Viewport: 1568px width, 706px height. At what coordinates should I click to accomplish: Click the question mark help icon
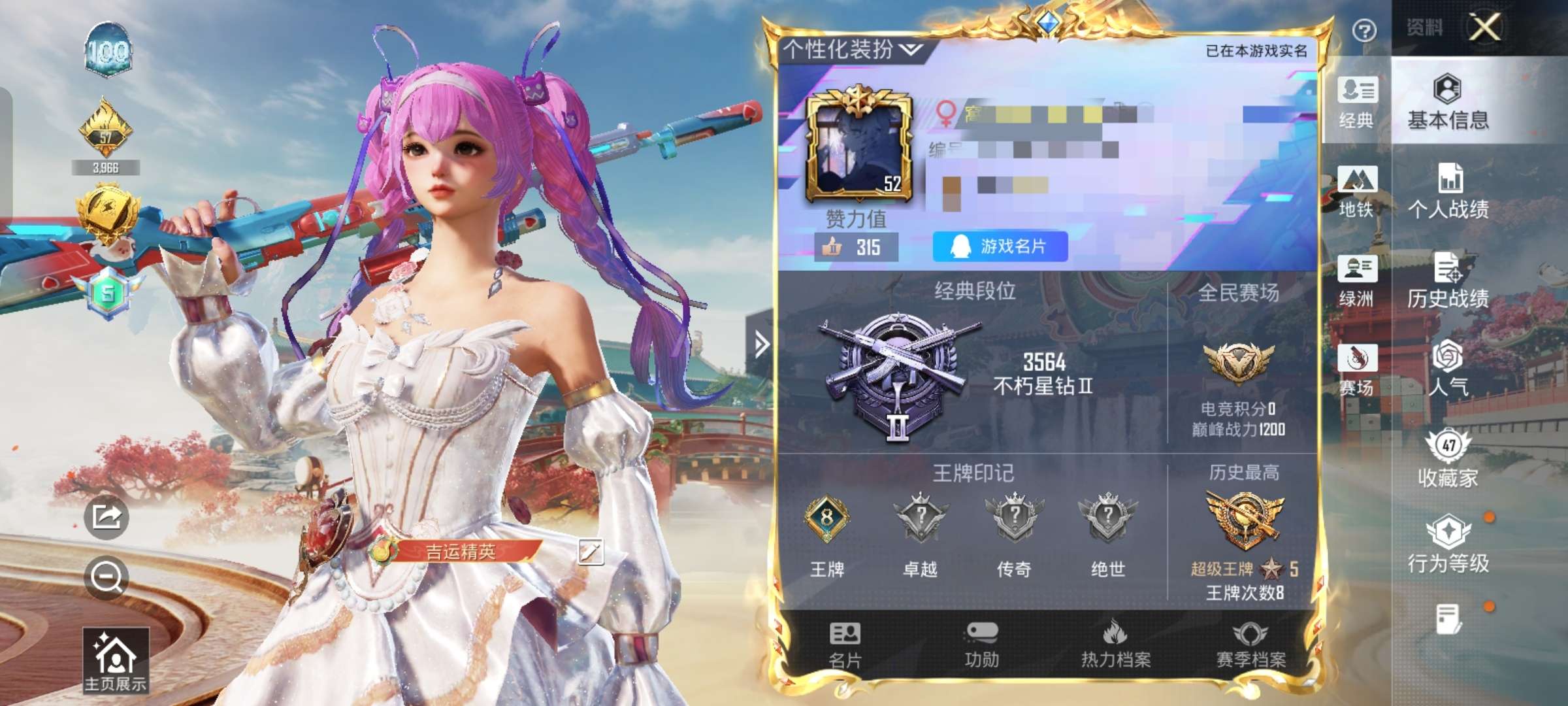(1364, 31)
